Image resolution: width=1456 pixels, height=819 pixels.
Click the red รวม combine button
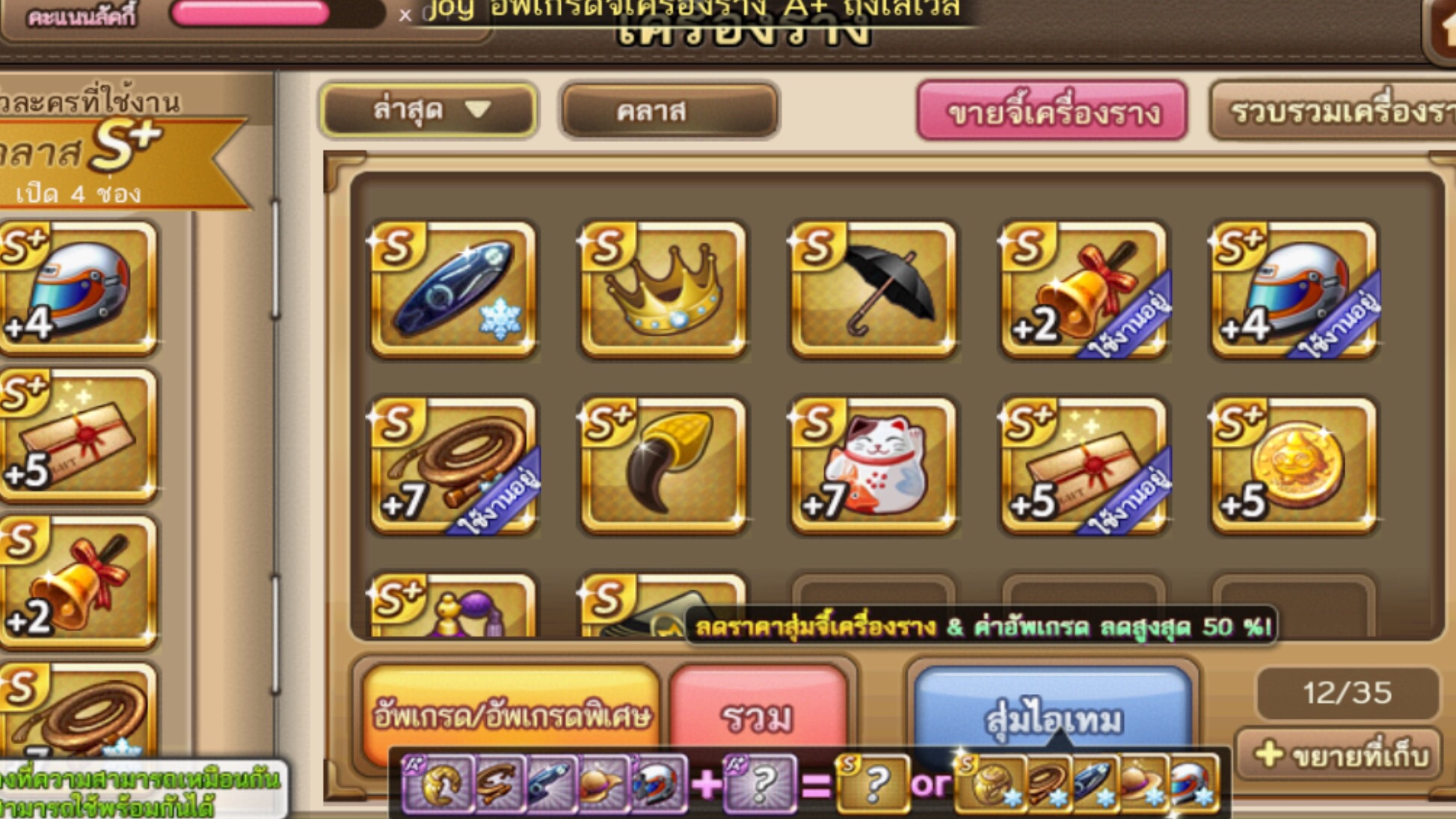tap(758, 713)
